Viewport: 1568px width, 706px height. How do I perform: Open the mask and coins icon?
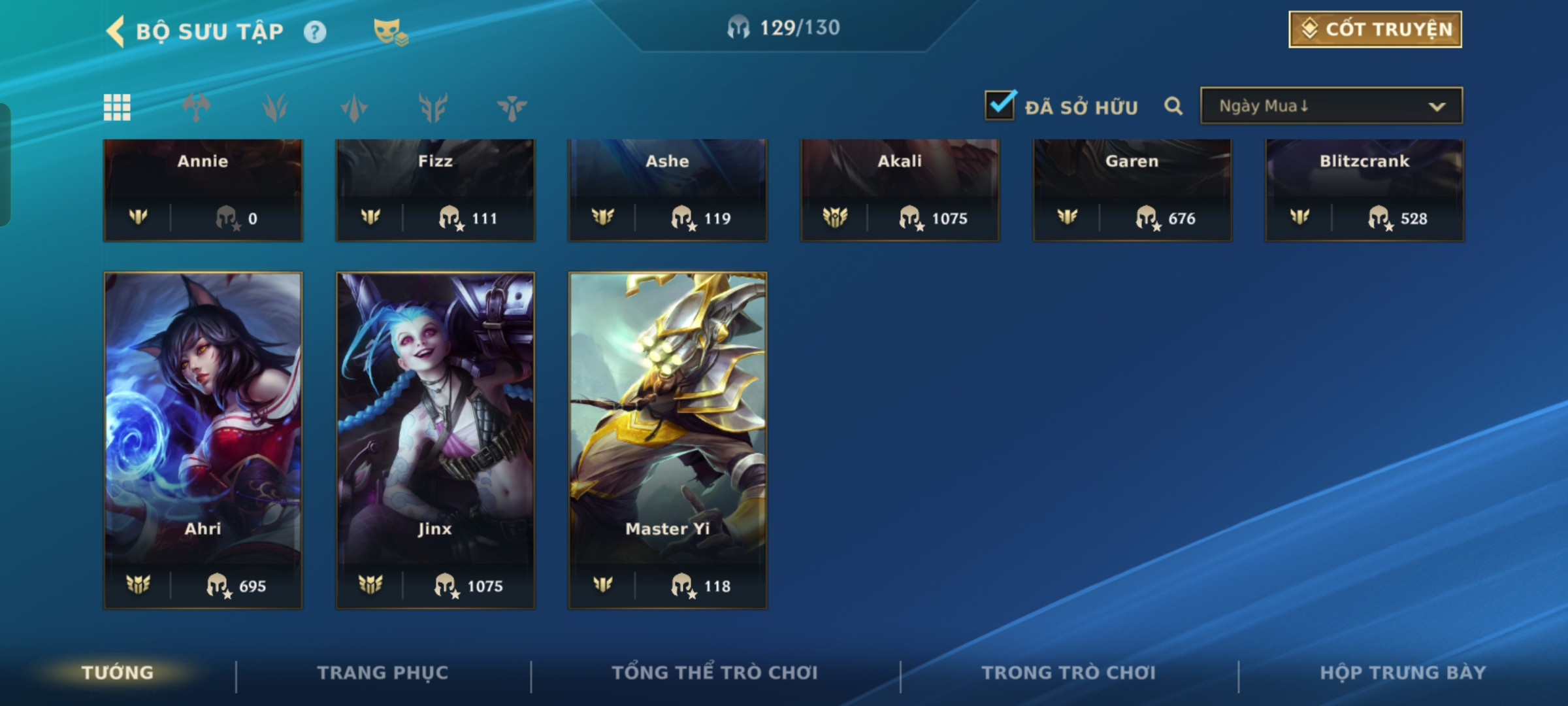point(390,31)
